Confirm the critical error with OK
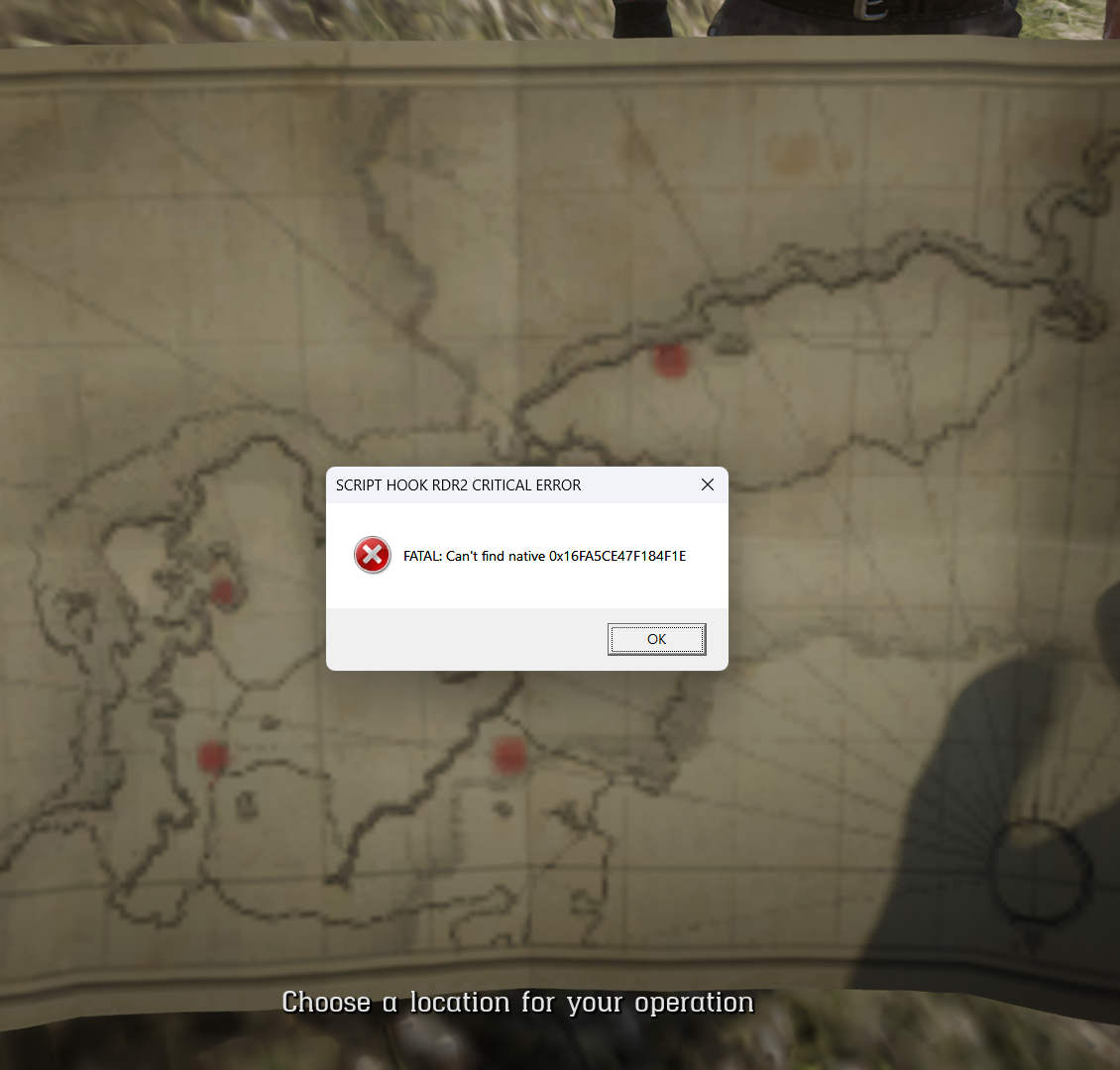Image resolution: width=1120 pixels, height=1070 pixels. [x=656, y=639]
